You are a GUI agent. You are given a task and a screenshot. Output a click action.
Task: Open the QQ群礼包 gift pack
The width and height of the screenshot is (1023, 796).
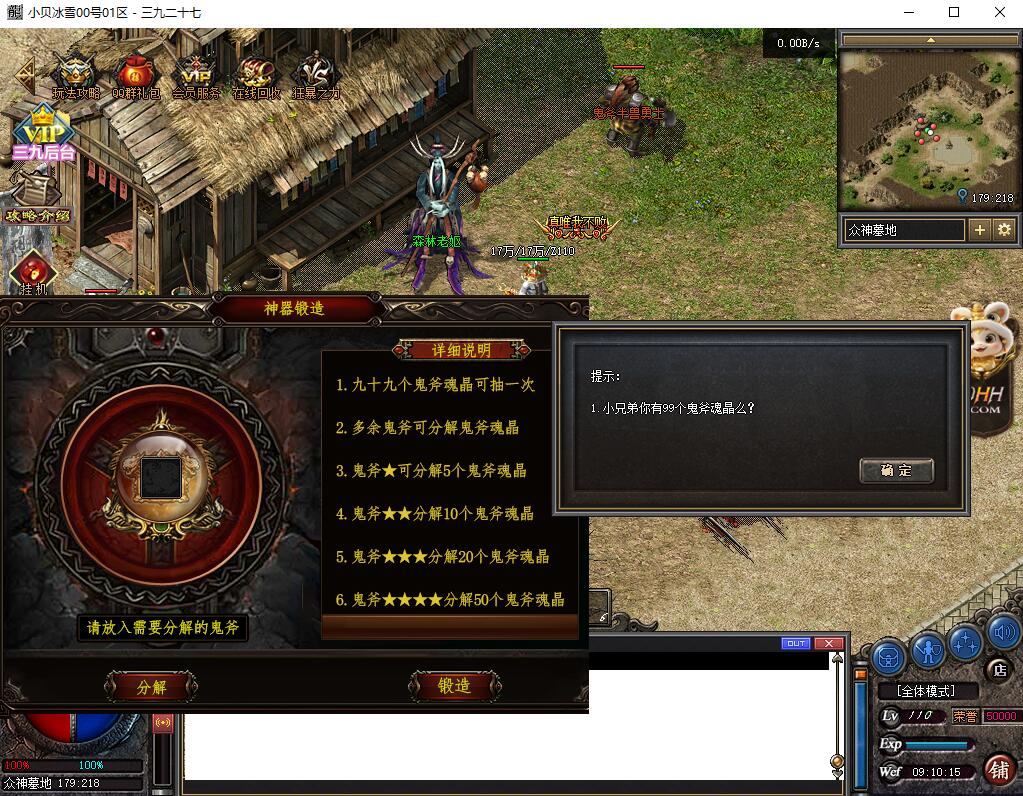click(136, 77)
